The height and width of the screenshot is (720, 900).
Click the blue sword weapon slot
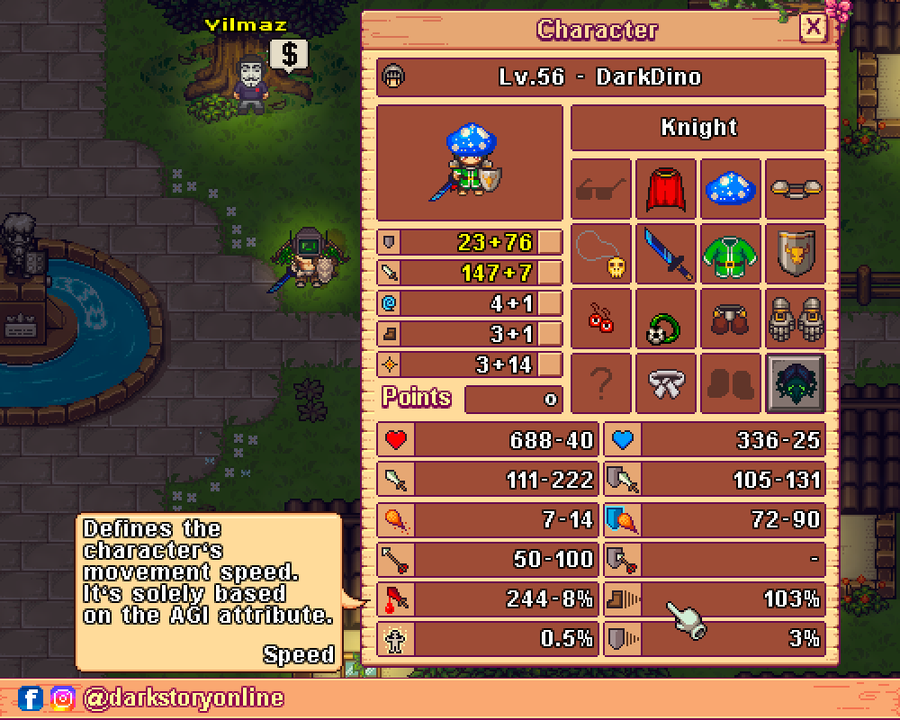click(x=666, y=254)
